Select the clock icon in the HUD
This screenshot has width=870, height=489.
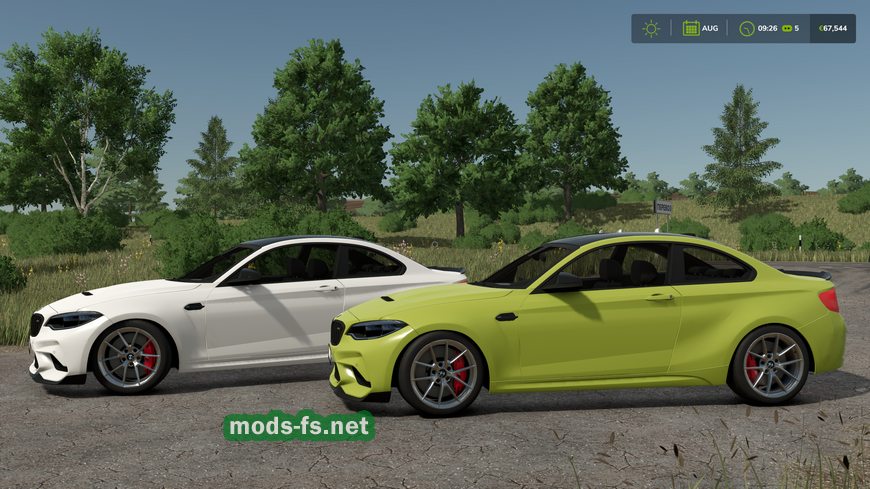pyautogui.click(x=747, y=28)
